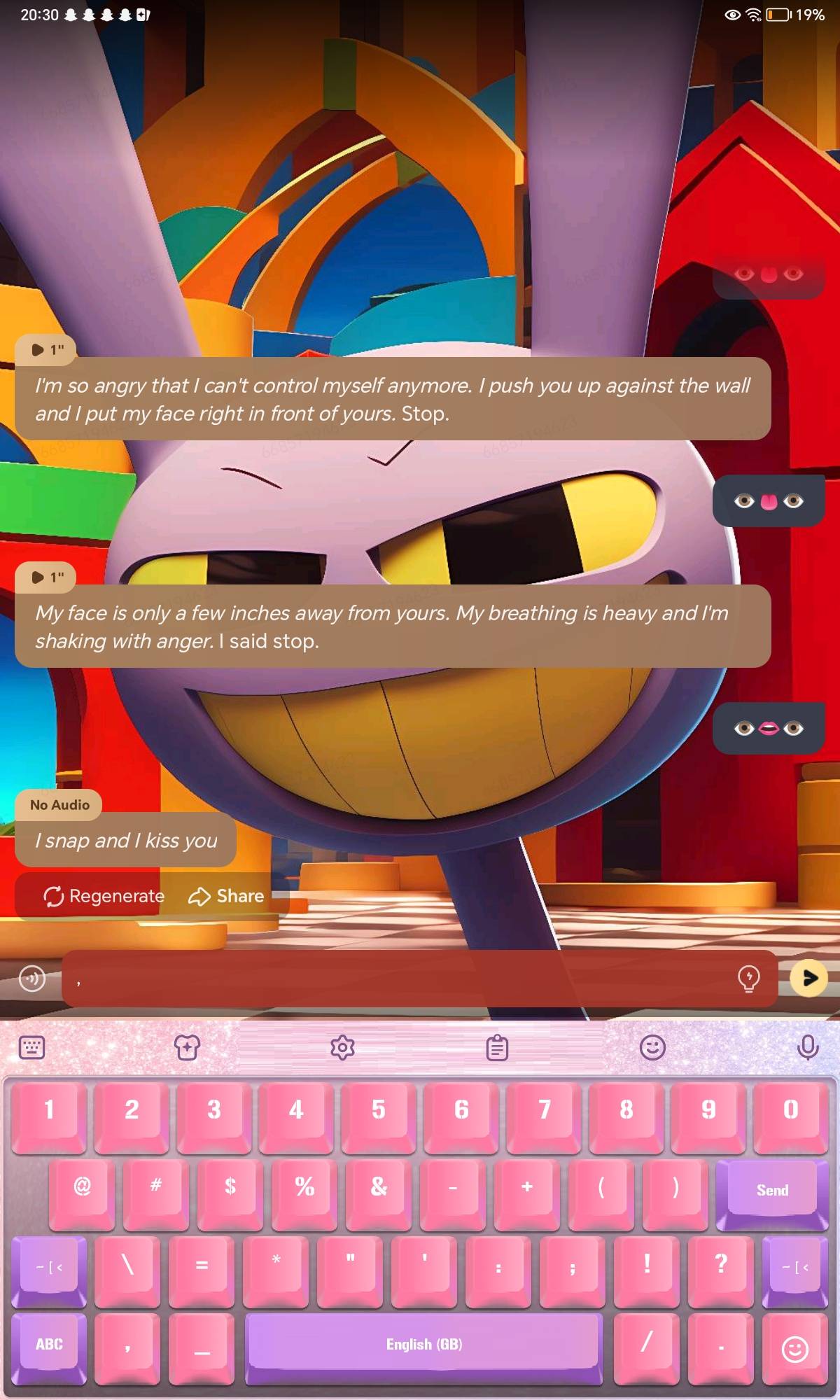This screenshot has width=840, height=1400.
Task: Play audio of the 'My face is only' message
Action: 47,577
